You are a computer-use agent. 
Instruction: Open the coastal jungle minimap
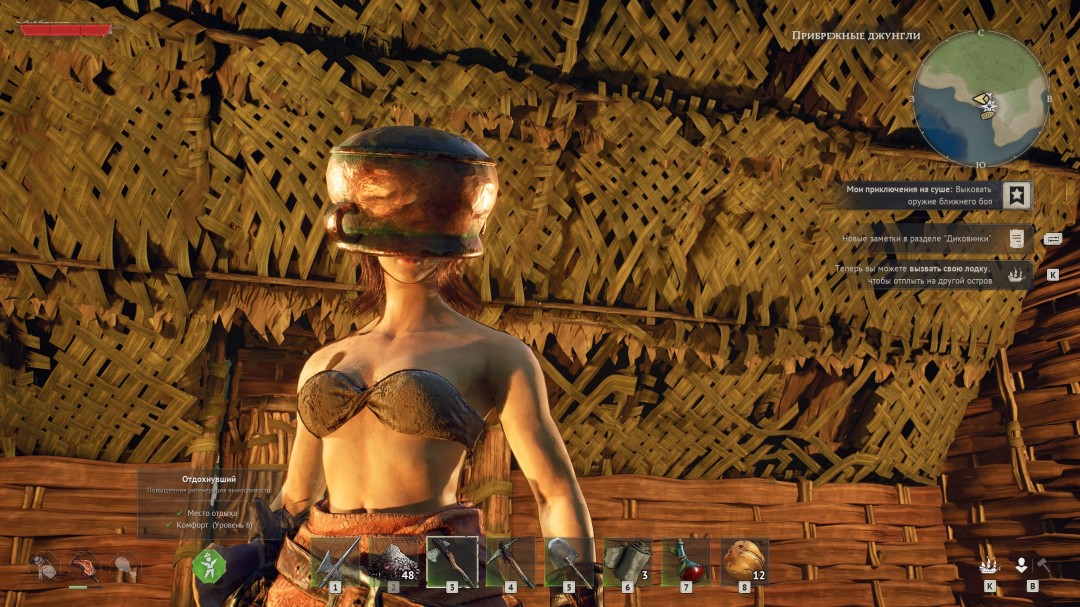981,98
